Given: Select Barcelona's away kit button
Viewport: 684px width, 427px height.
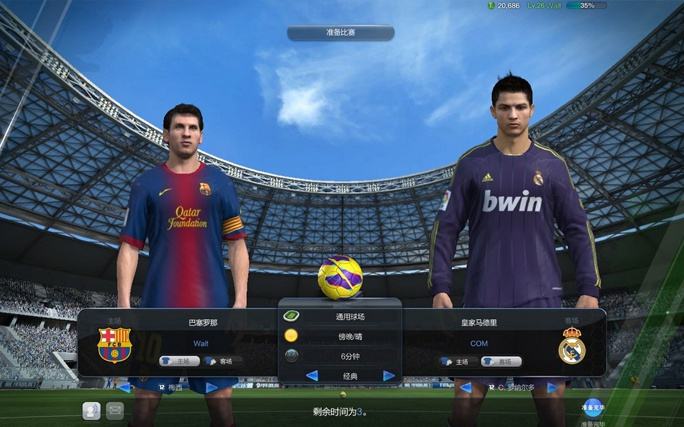Looking at the screenshot, I should pos(223,361).
